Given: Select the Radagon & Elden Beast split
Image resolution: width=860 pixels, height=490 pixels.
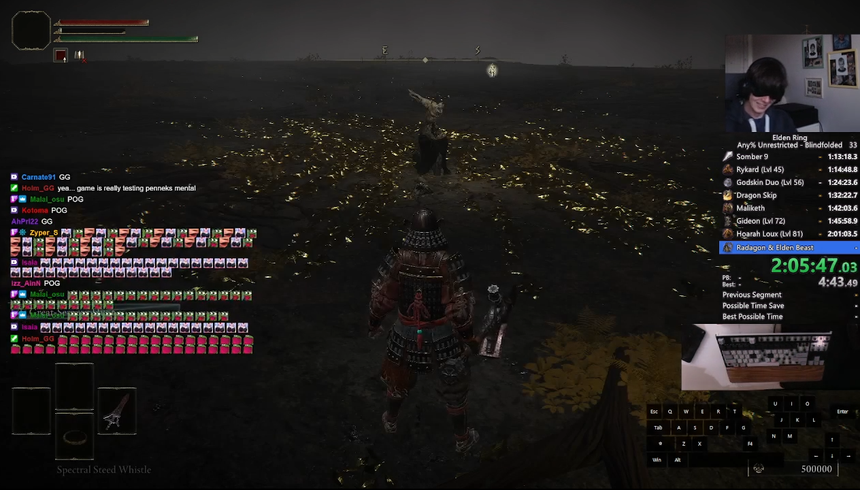Looking at the screenshot, I should [x=788, y=247].
